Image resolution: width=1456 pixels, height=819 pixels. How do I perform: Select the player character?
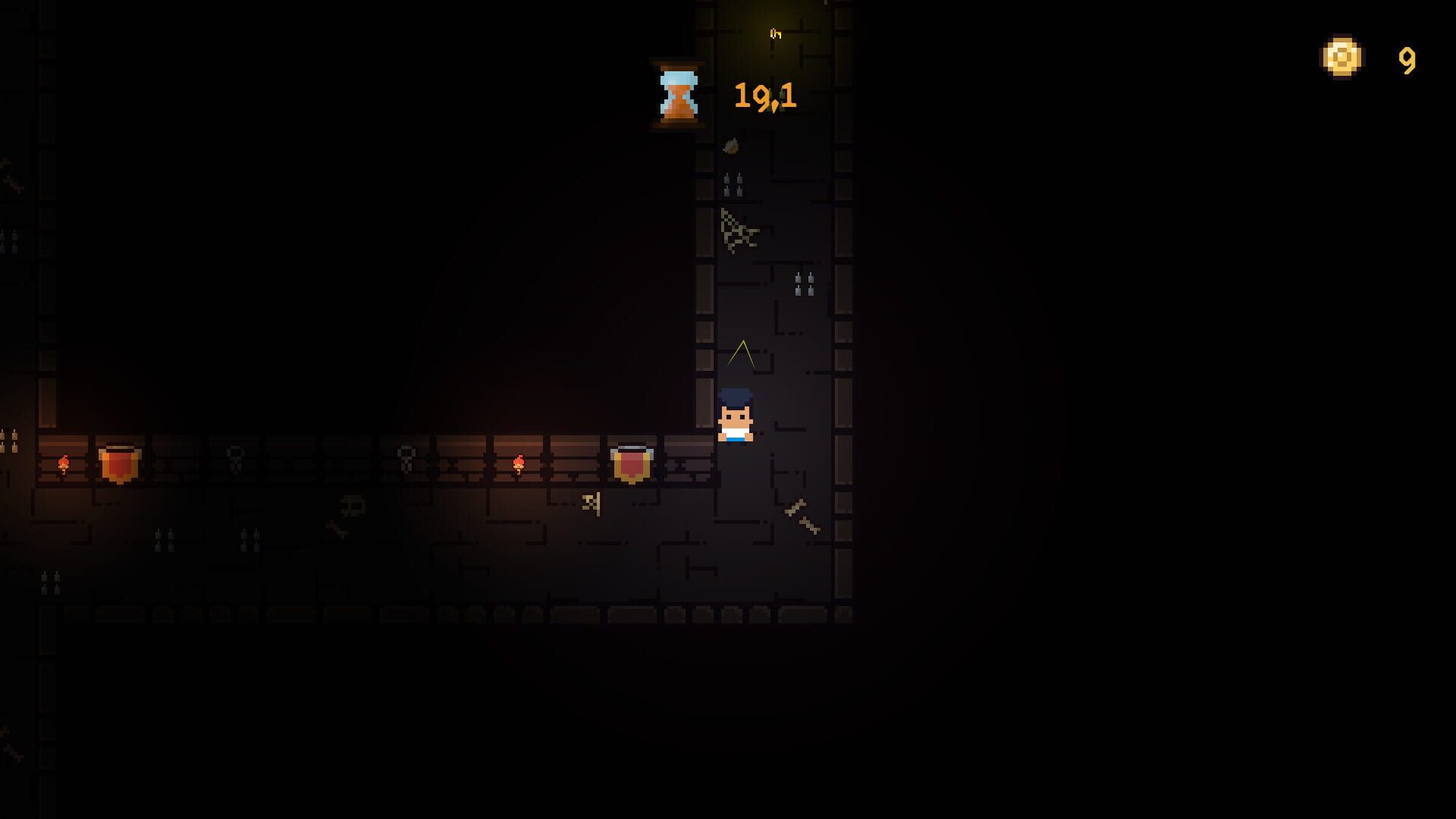pyautogui.click(x=734, y=417)
